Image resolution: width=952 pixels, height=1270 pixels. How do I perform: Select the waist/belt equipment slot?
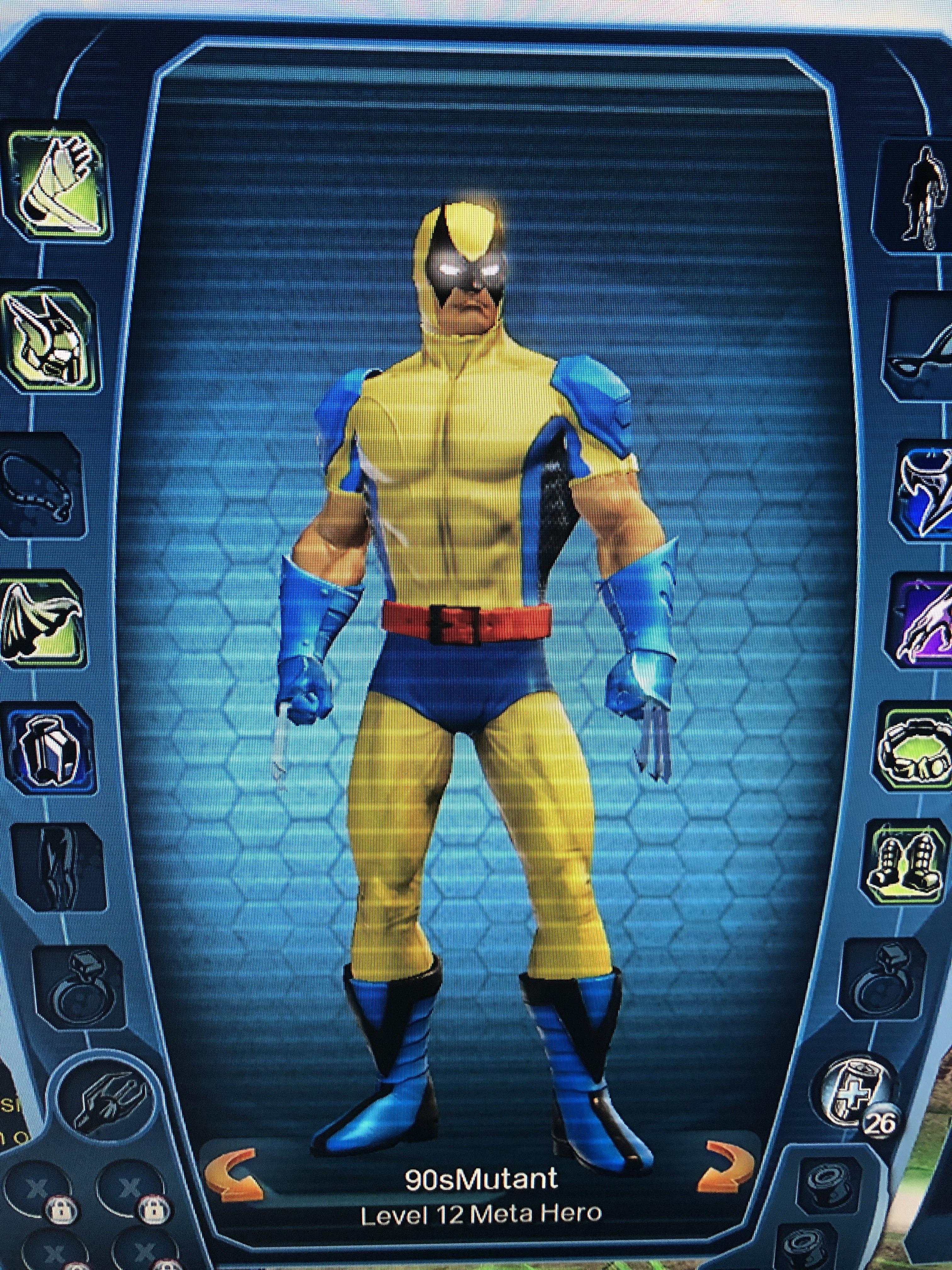pyautogui.click(x=918, y=752)
